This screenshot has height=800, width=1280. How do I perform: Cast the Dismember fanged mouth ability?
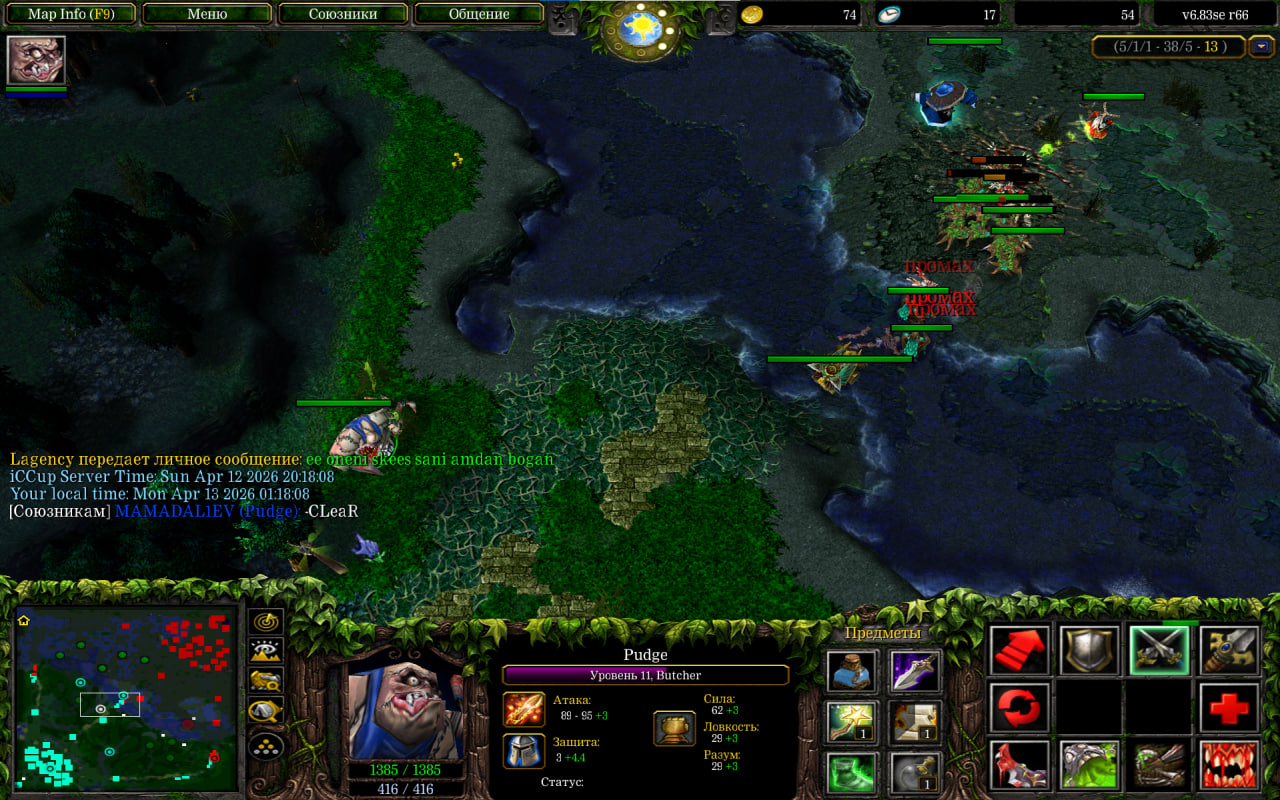click(1229, 765)
